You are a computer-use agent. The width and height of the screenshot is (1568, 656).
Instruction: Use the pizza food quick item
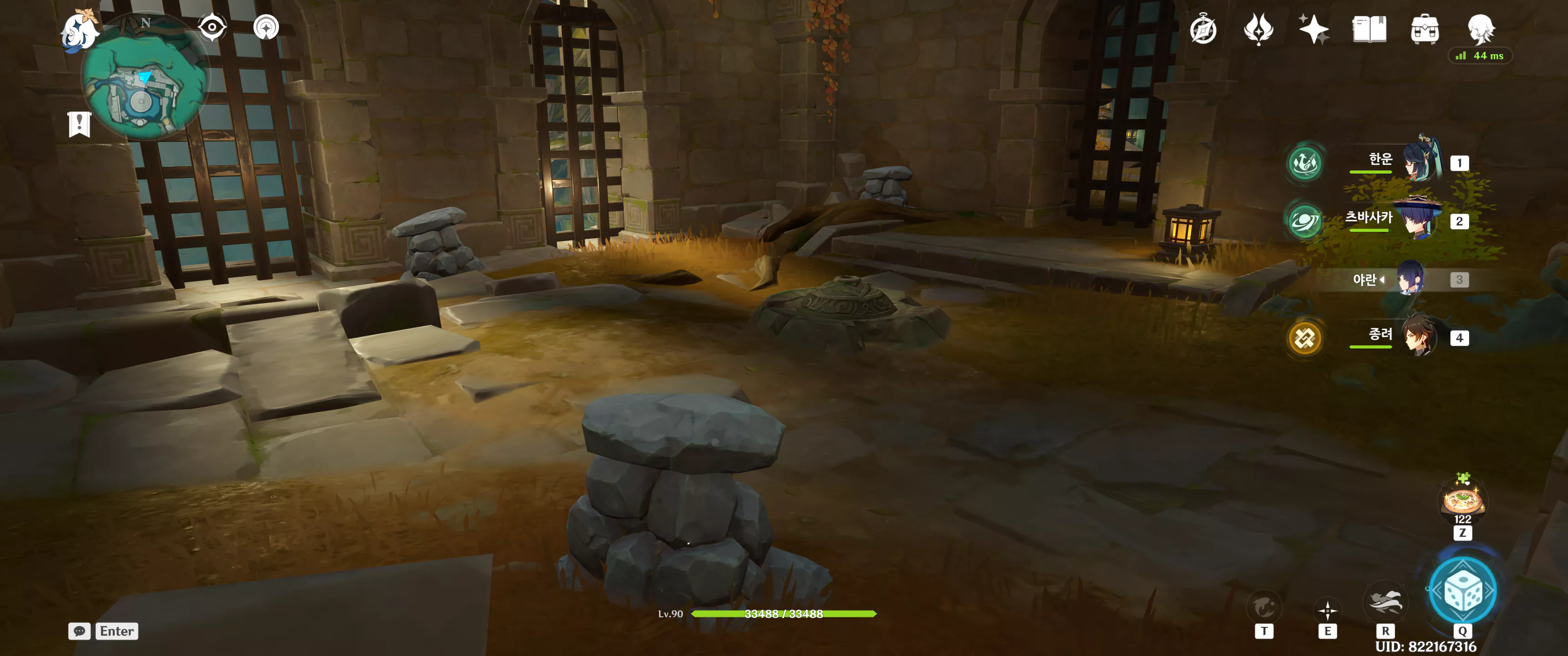1462,500
